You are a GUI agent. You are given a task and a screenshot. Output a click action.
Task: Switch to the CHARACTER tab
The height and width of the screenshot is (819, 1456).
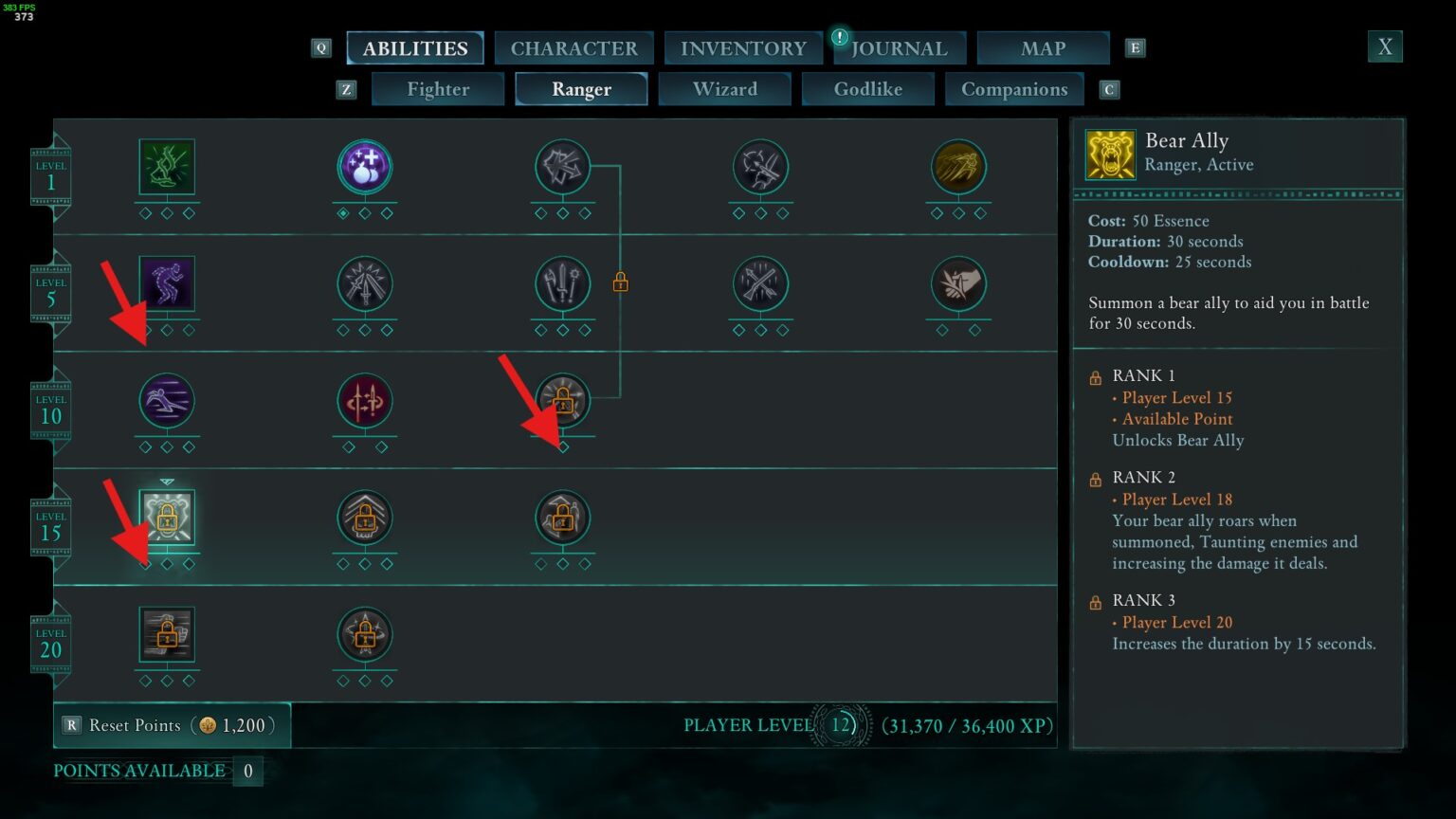point(573,47)
